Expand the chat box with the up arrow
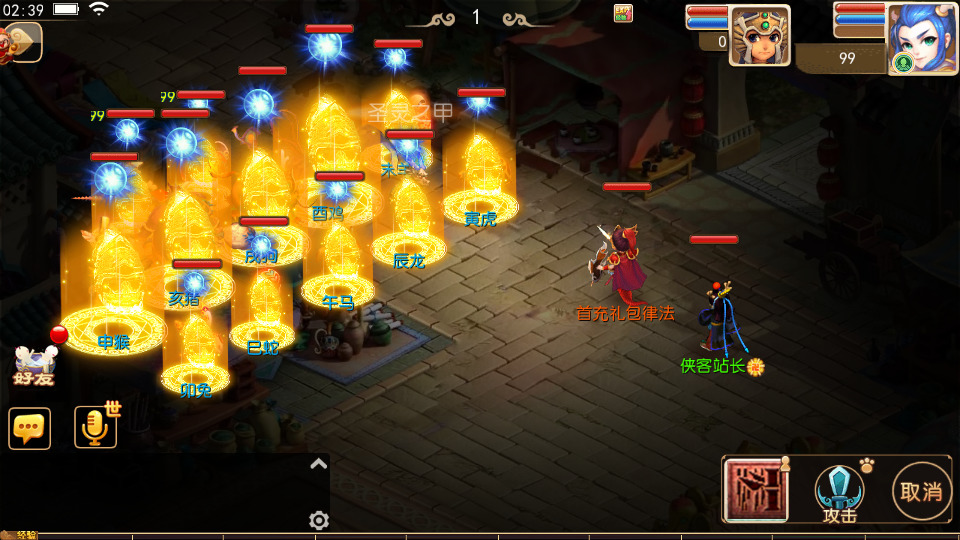Screen dimensions: 960x540 [318, 463]
